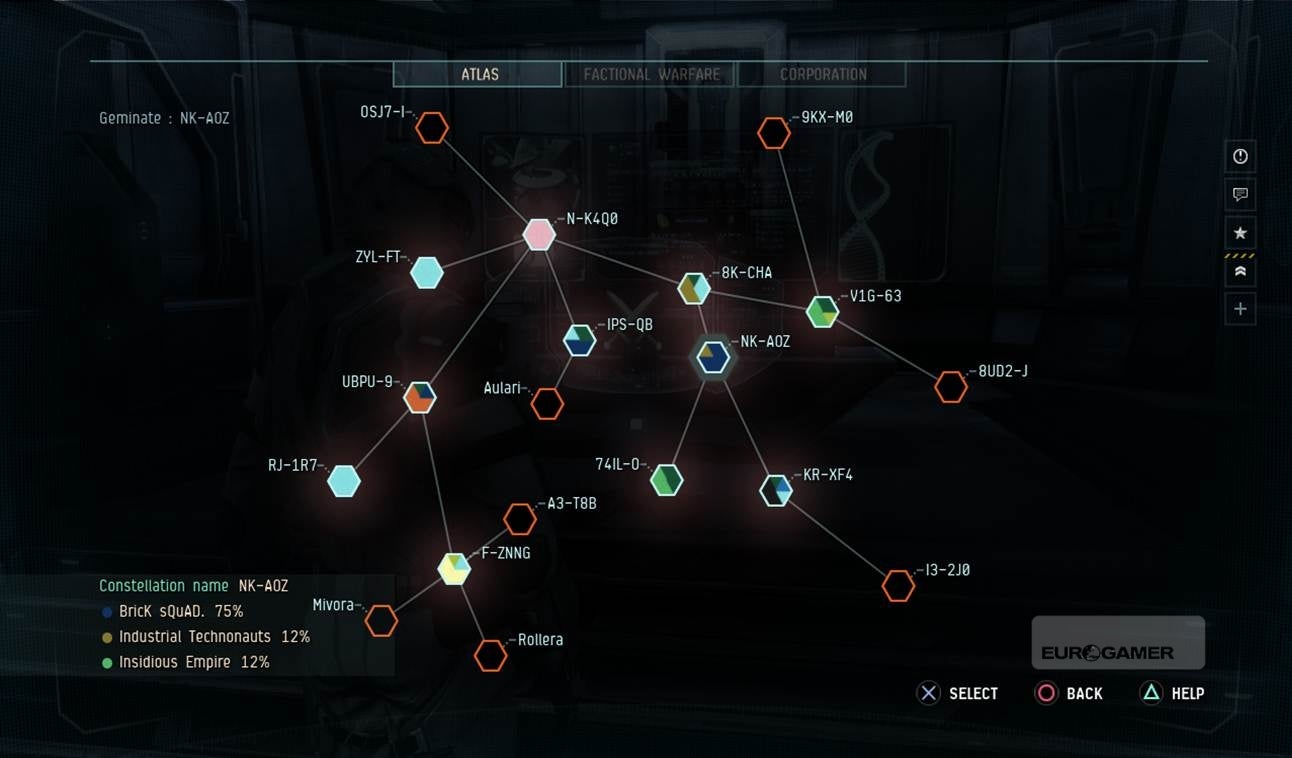The image size is (1292, 758).
Task: Select the KR-XF4 system node
Action: tap(776, 490)
